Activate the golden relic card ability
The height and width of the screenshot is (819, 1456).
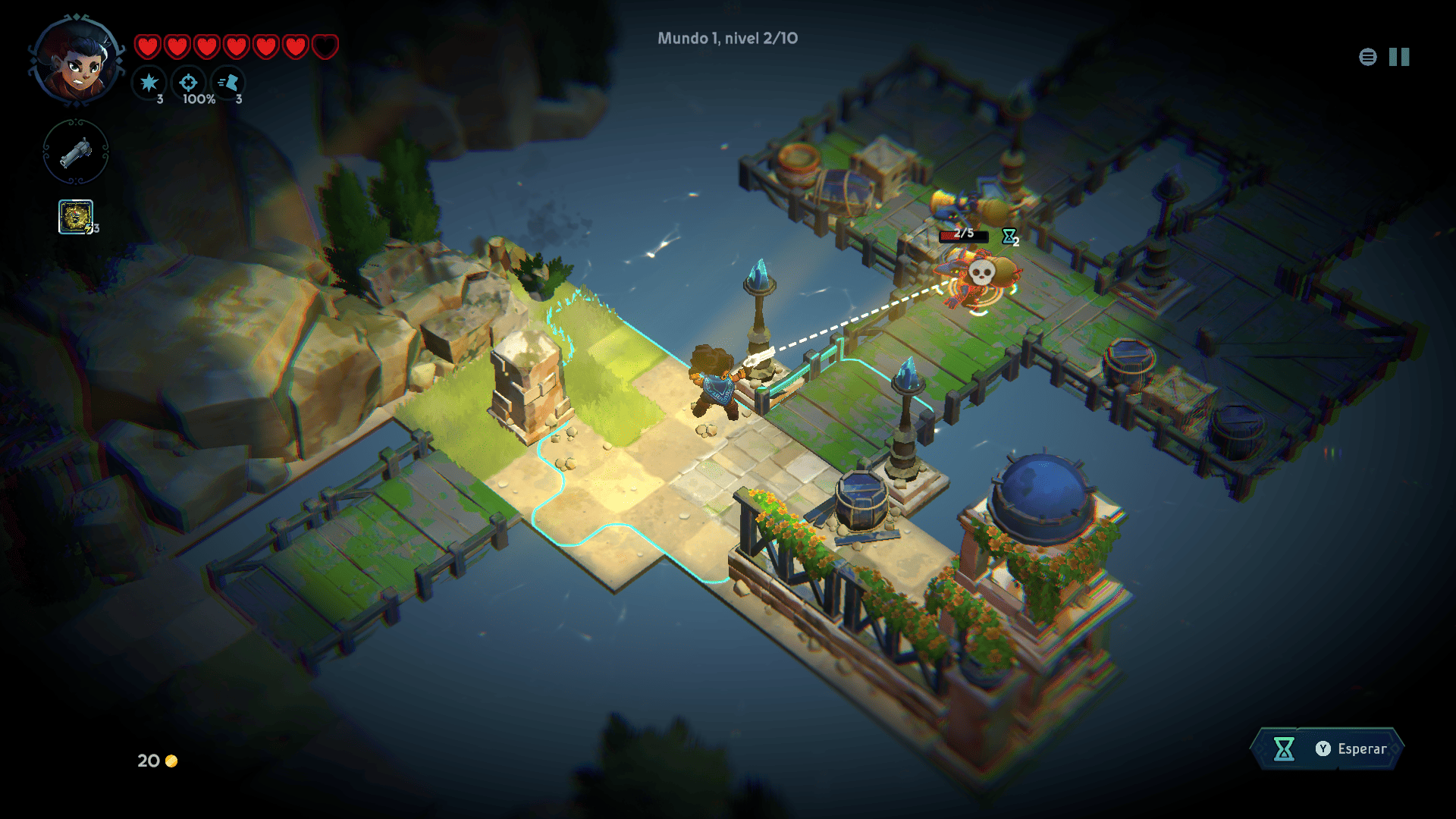tap(76, 217)
